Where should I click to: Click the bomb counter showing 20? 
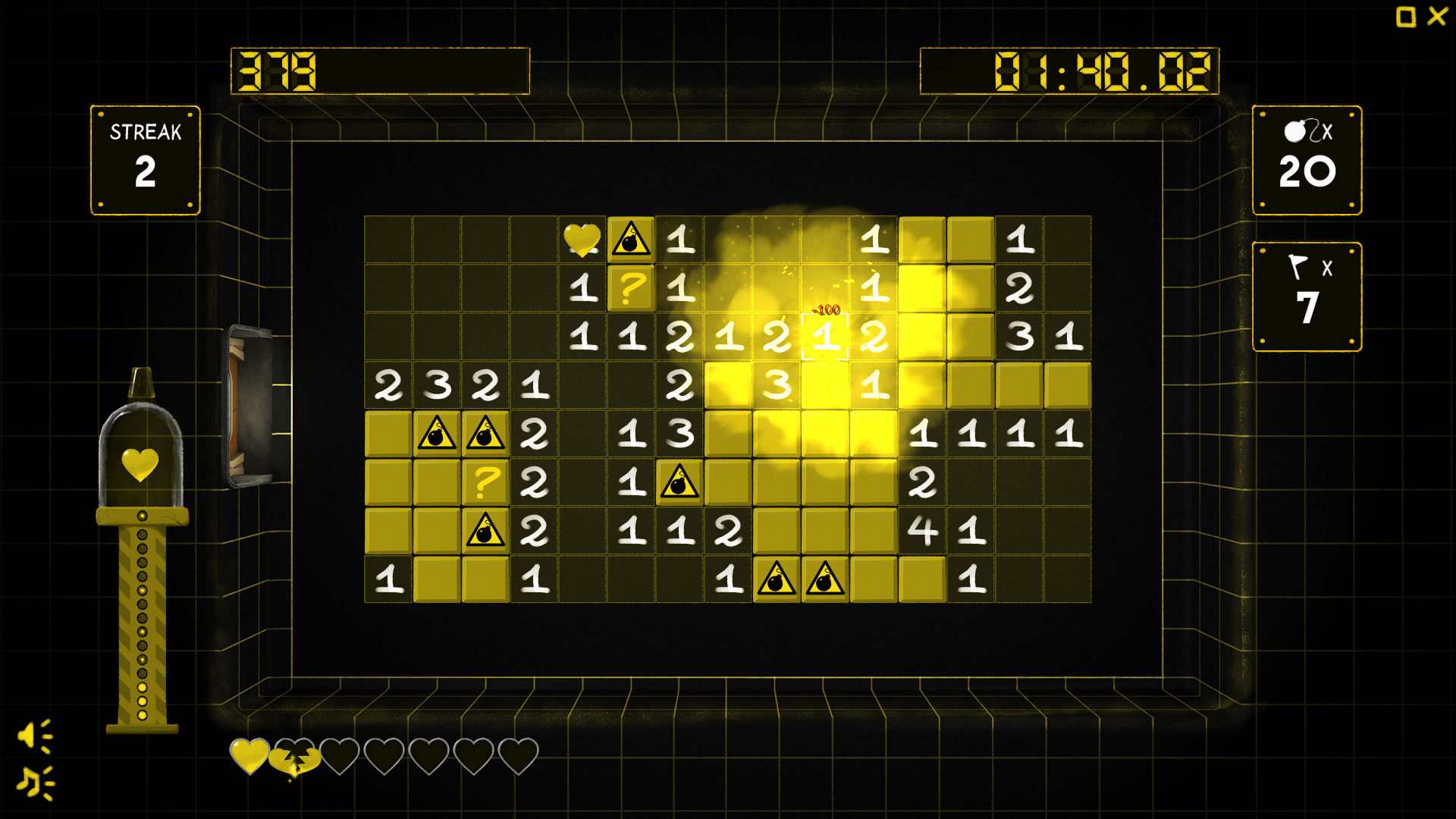pos(1306,161)
